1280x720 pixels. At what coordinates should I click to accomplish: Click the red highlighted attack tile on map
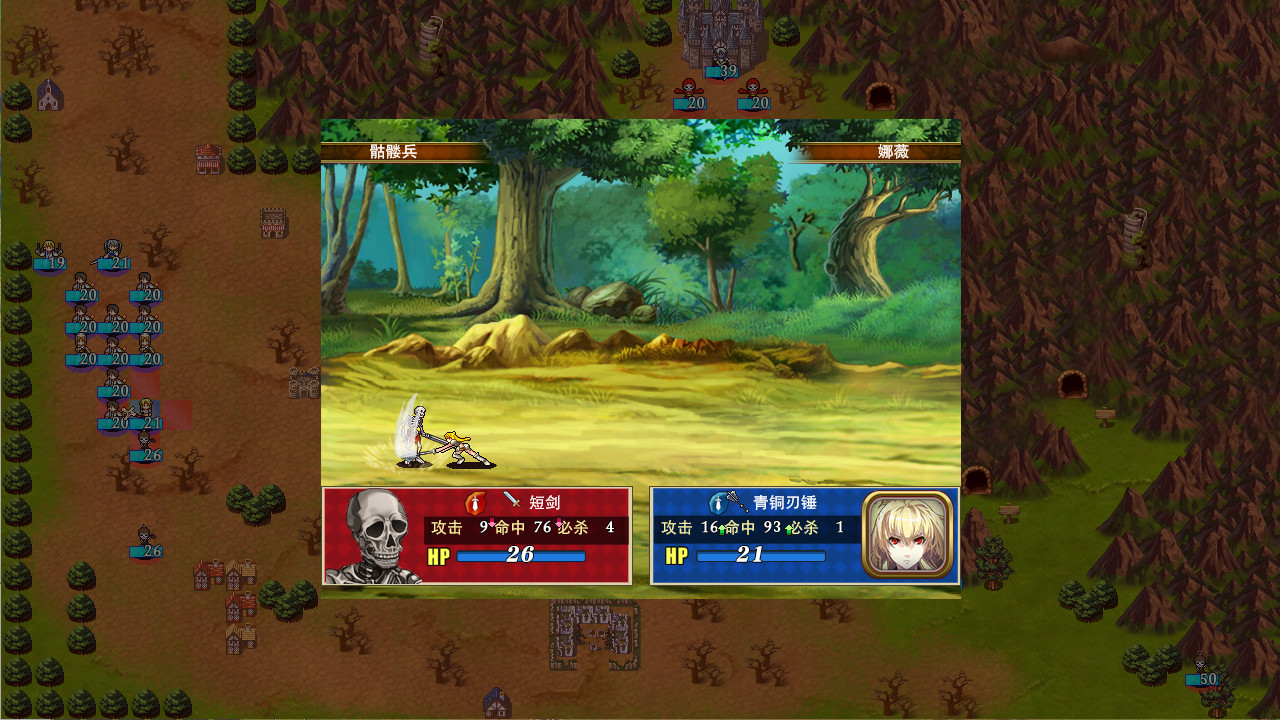177,415
